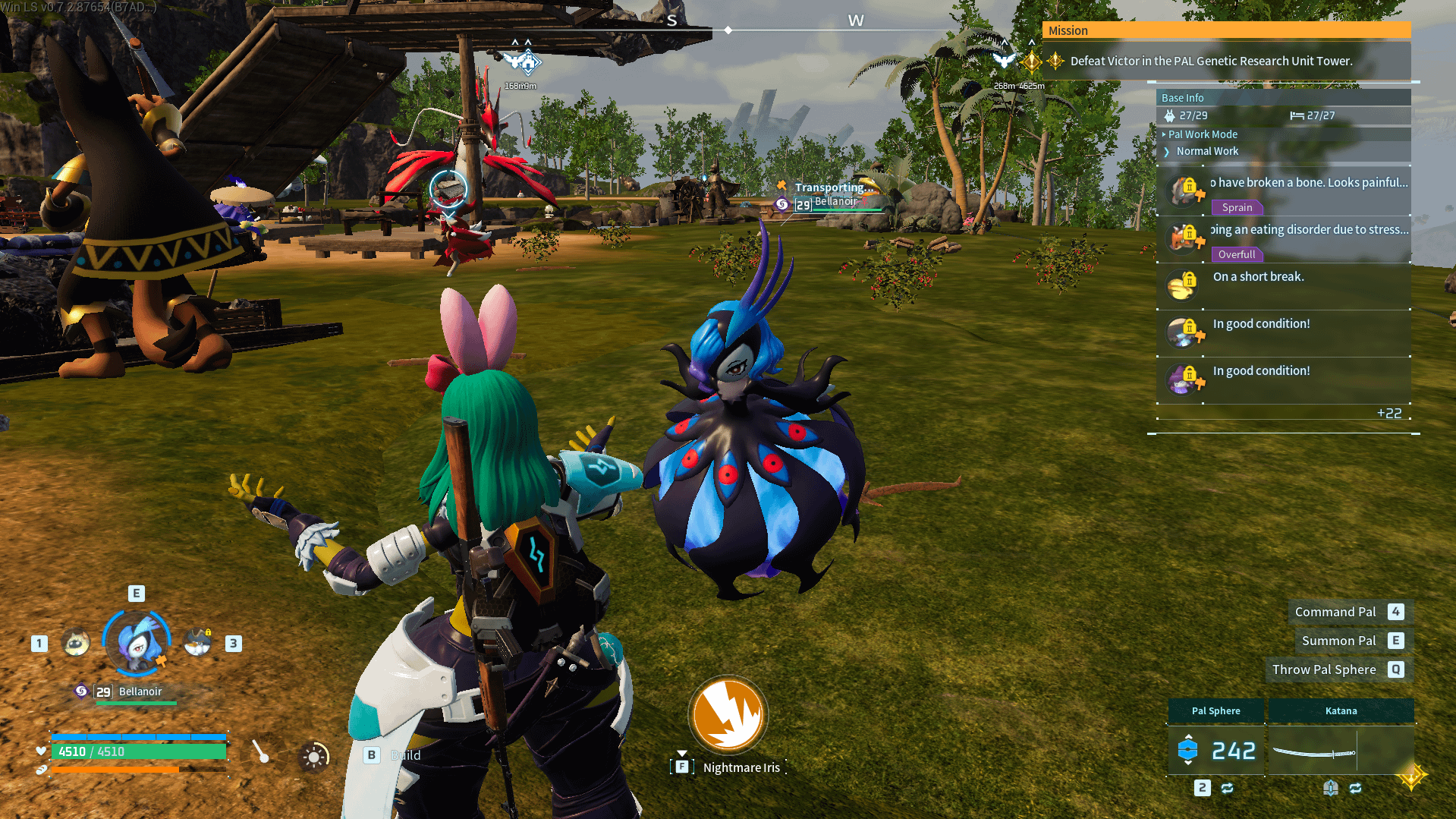Click the sun time-of-day indicator
1456x819 pixels.
(x=313, y=756)
